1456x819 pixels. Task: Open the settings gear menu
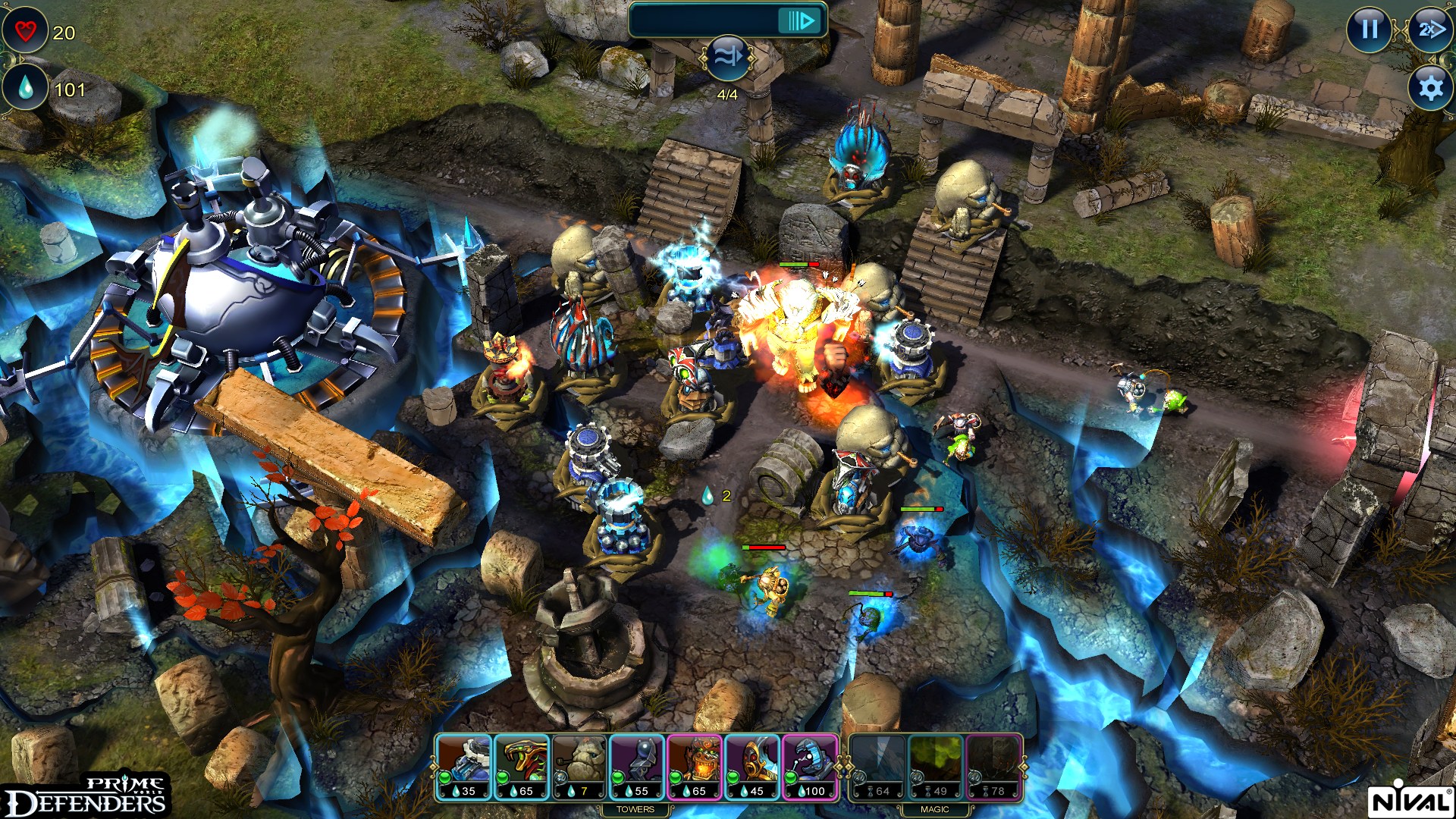pyautogui.click(x=1429, y=89)
